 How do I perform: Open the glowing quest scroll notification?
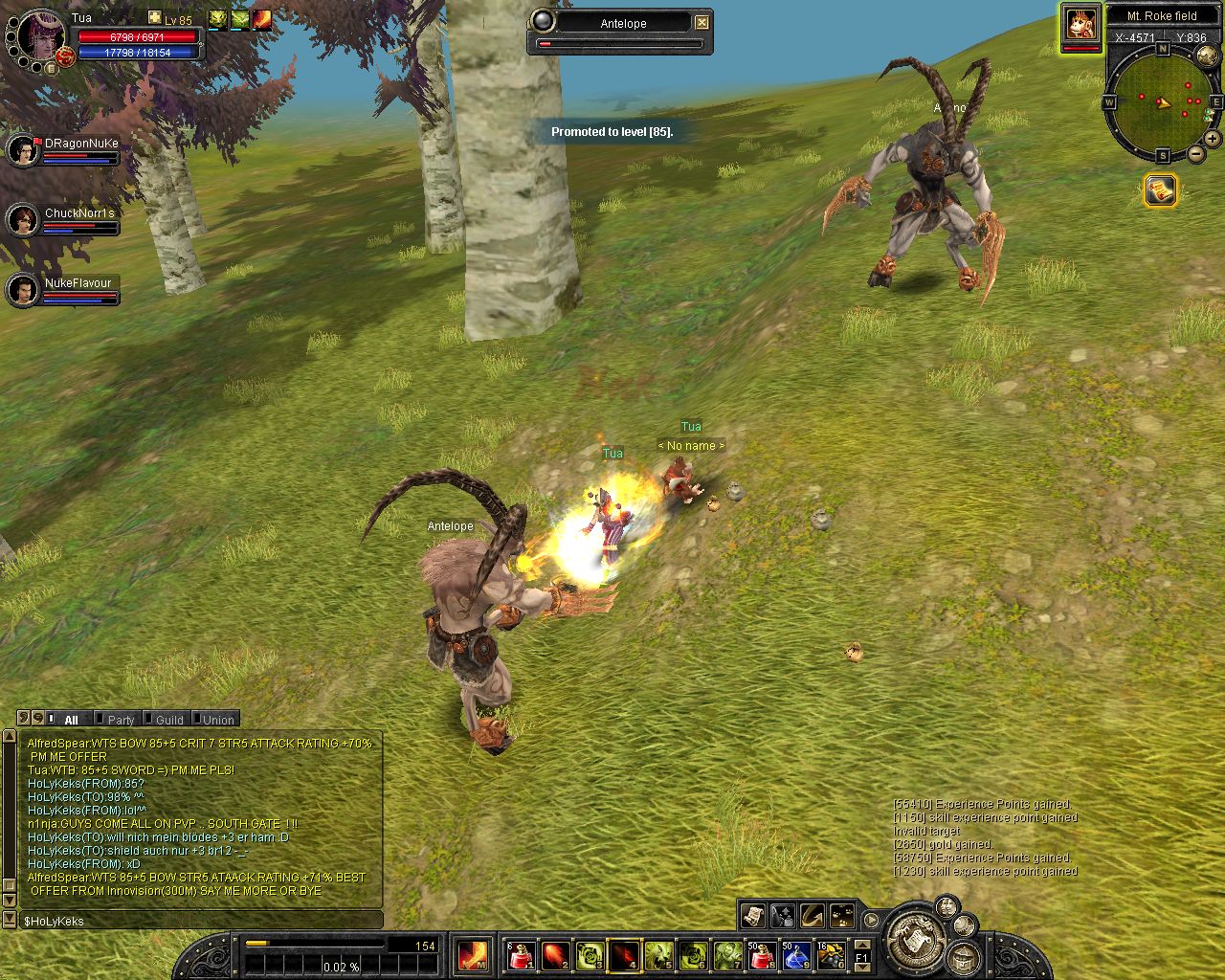click(1161, 189)
